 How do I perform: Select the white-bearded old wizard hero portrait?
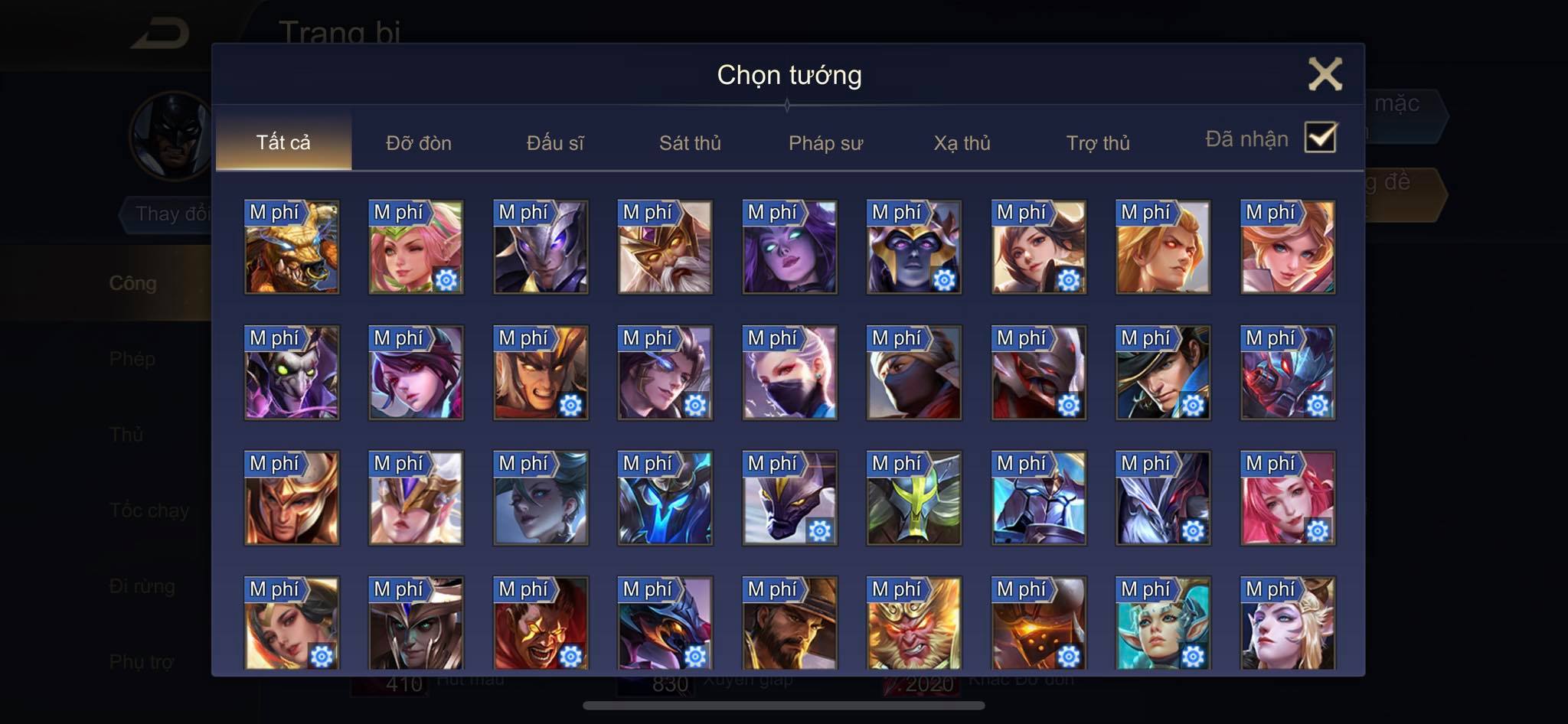(x=665, y=247)
